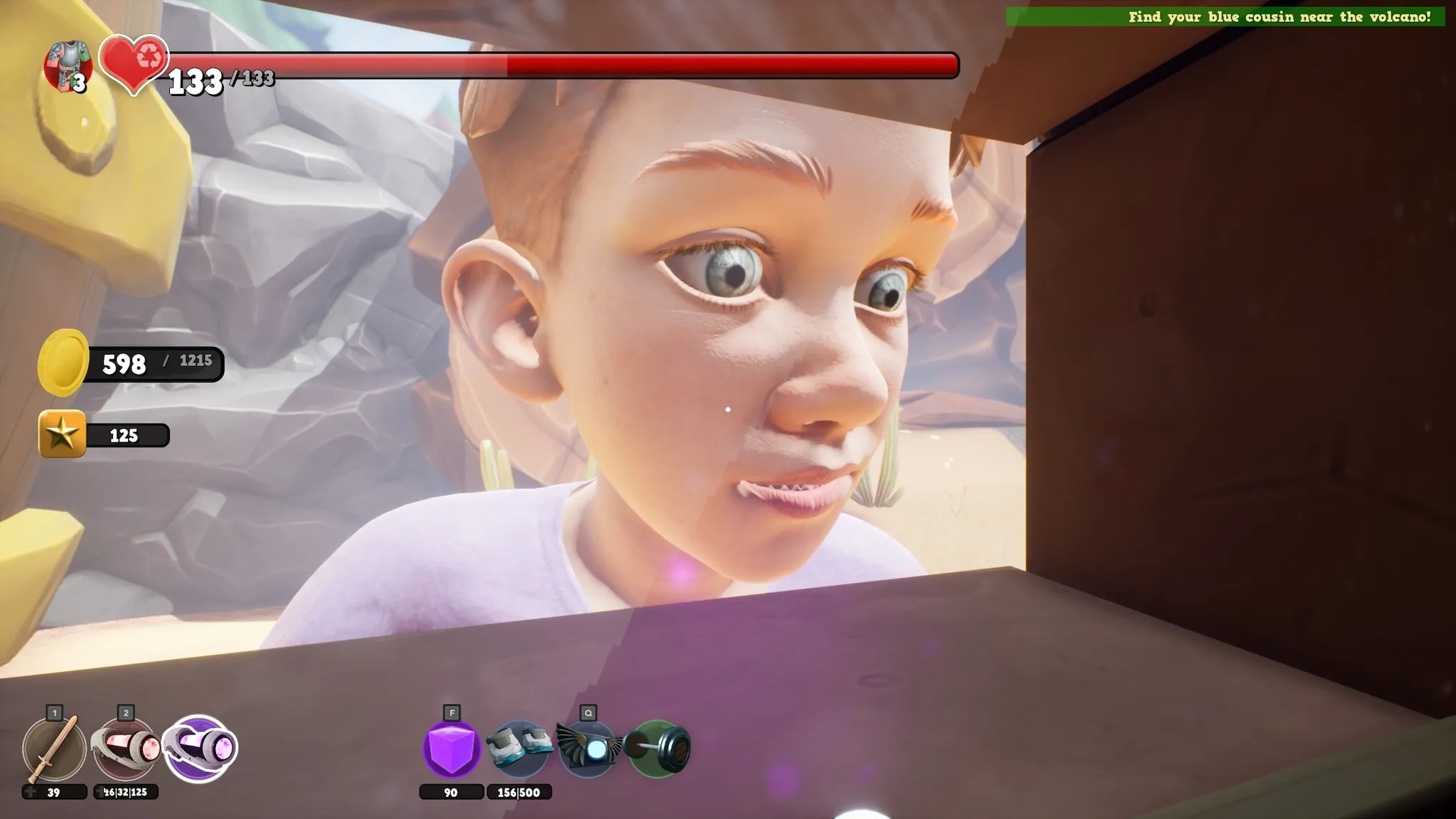Image resolution: width=1456 pixels, height=819 pixels.
Task: Click the red heart health icon
Action: 134,64
